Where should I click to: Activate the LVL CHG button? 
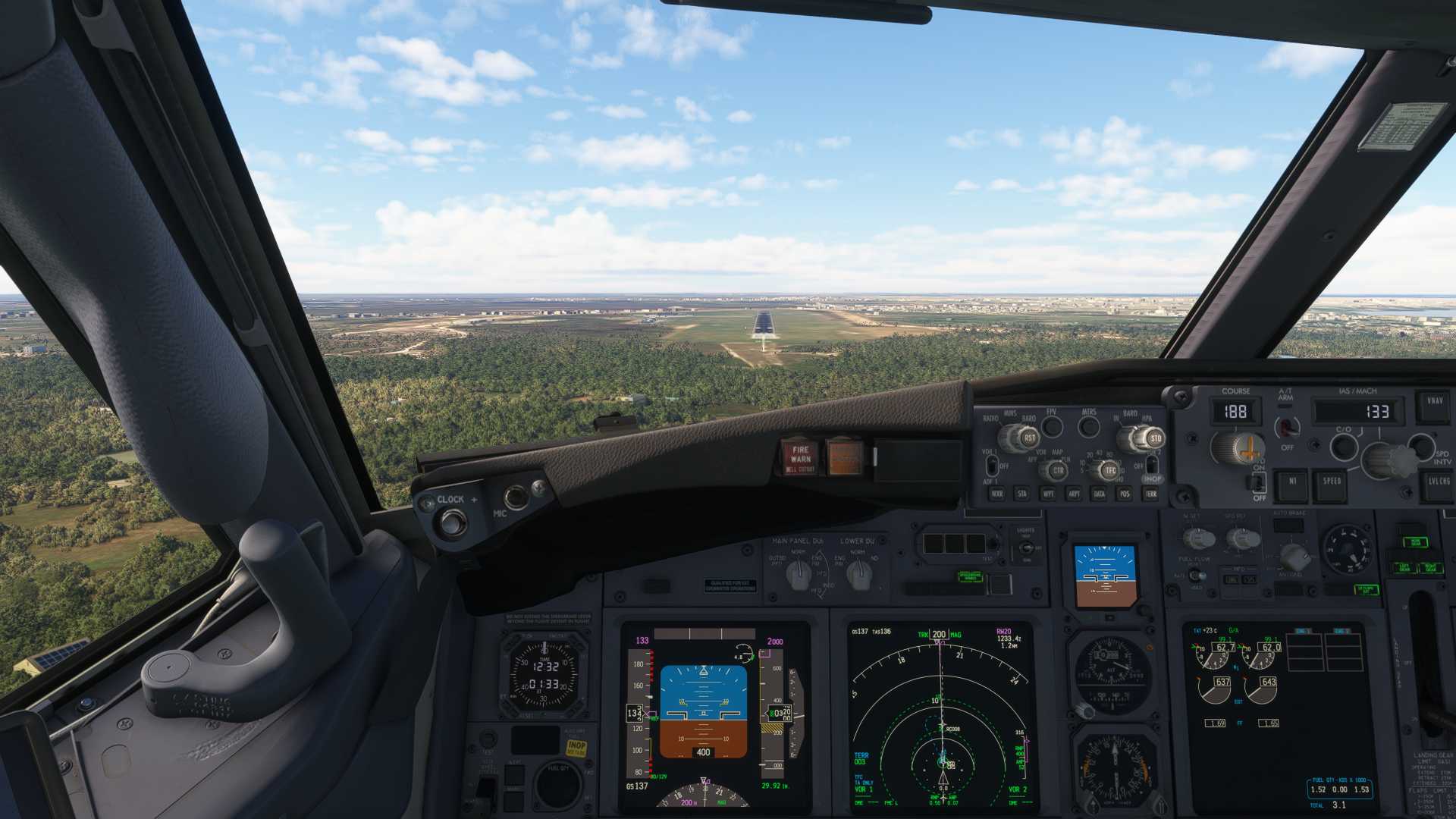[x=1438, y=482]
